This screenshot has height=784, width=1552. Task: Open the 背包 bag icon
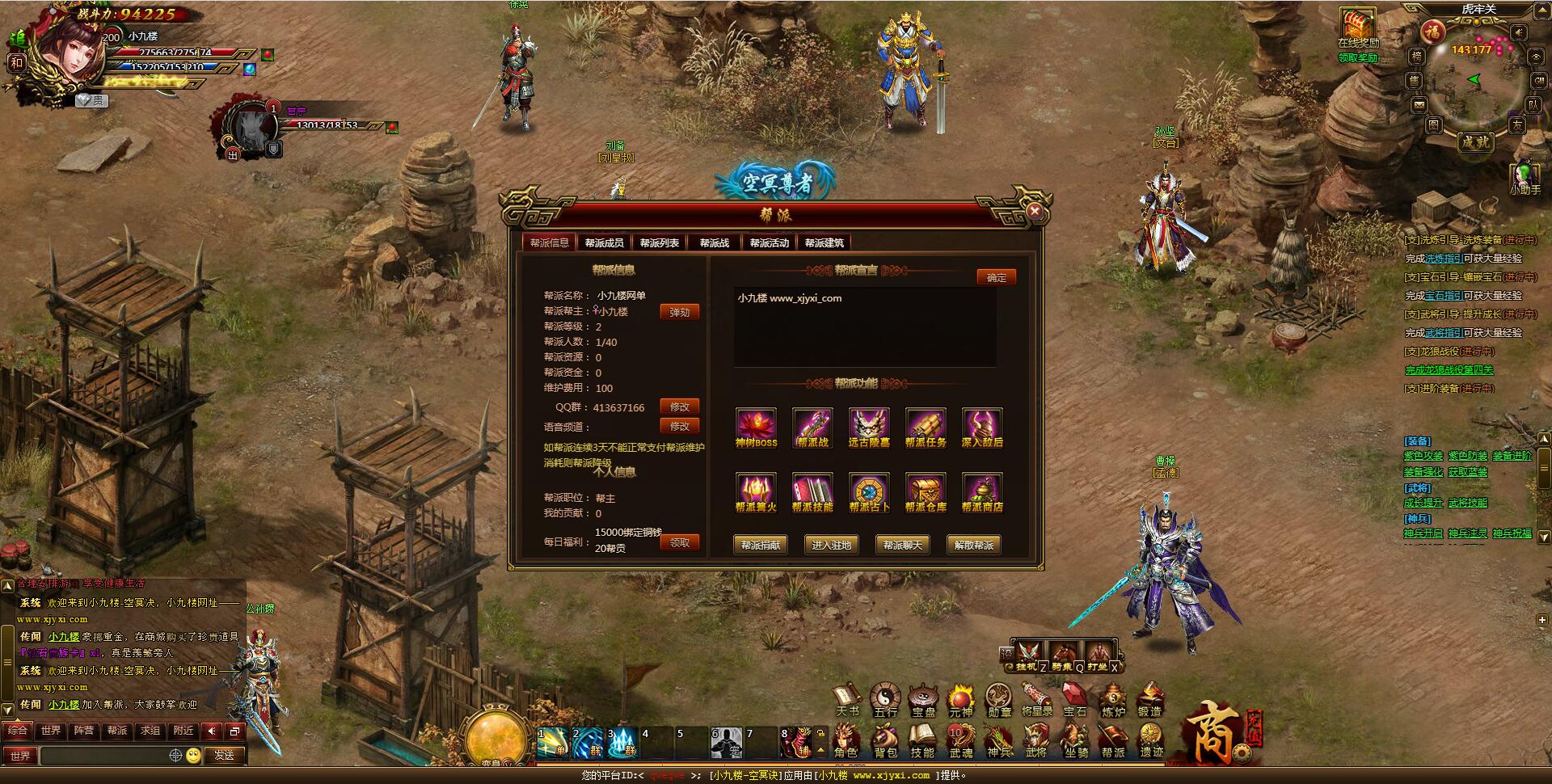click(885, 740)
